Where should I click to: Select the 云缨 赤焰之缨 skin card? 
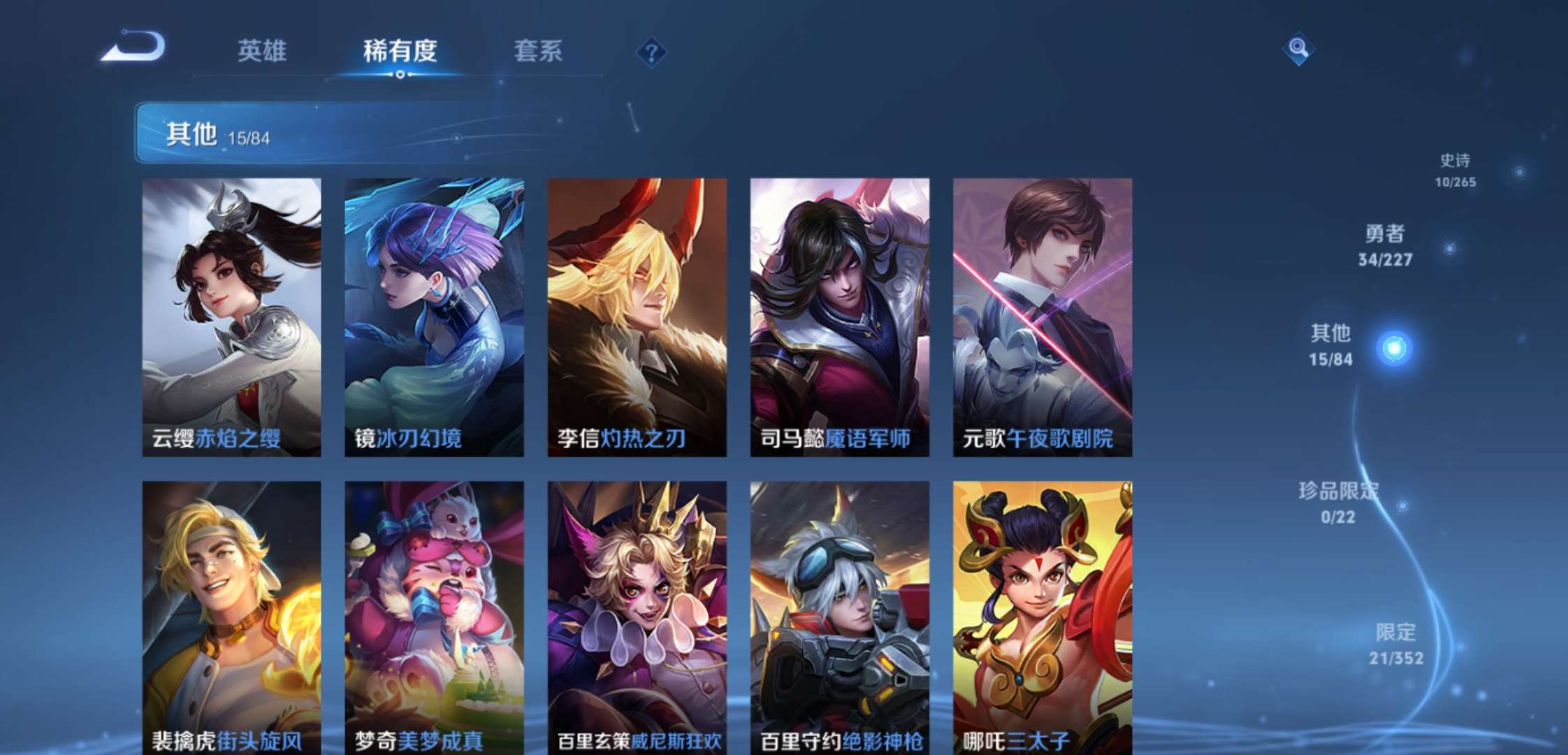click(x=231, y=317)
